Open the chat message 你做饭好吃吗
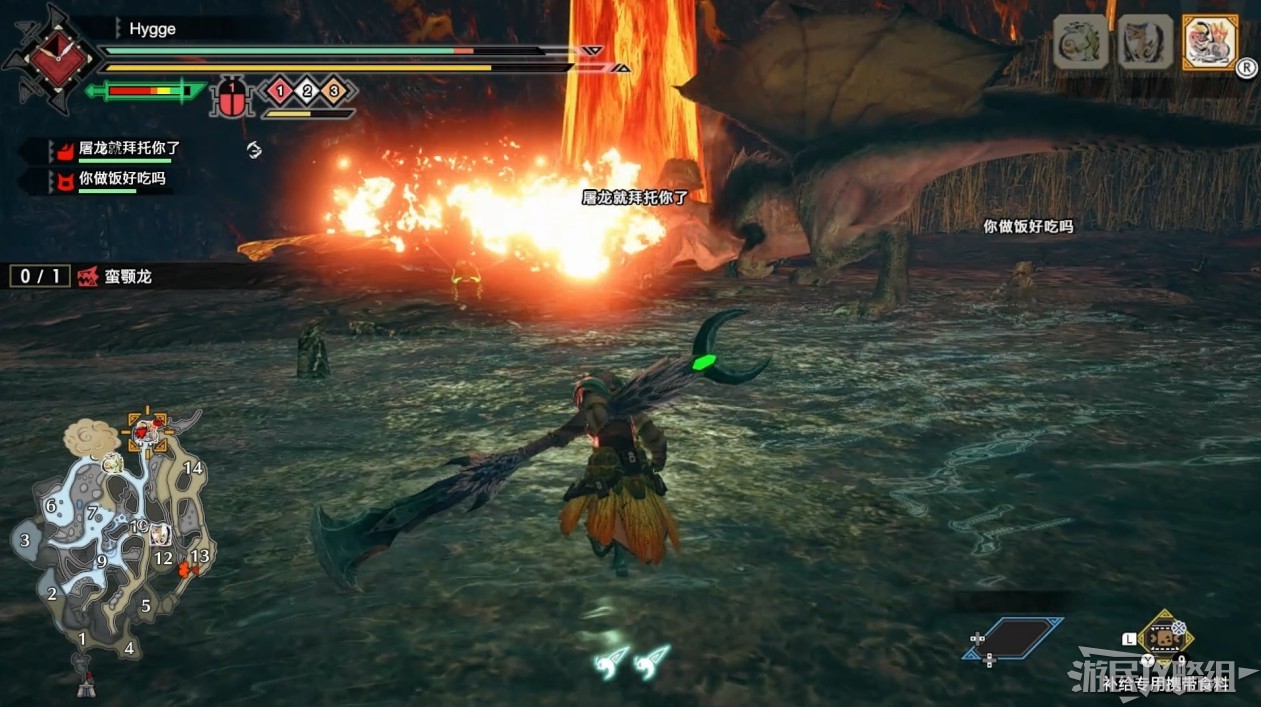 click(121, 179)
